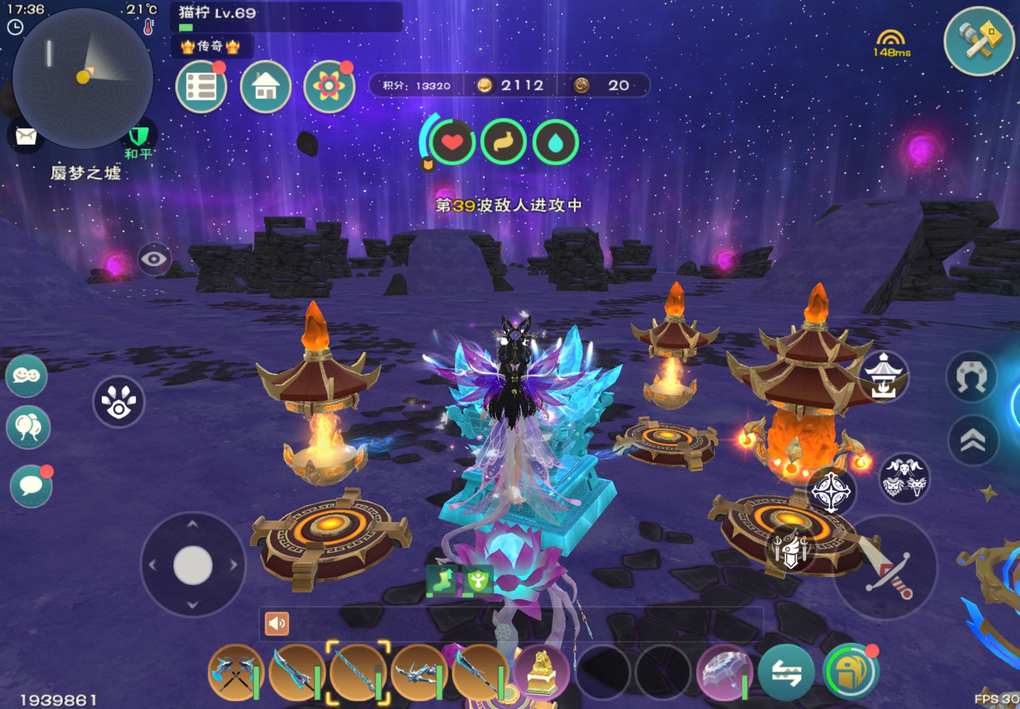Activate the three beast masks skill
The height and width of the screenshot is (709, 1020).
point(904,478)
